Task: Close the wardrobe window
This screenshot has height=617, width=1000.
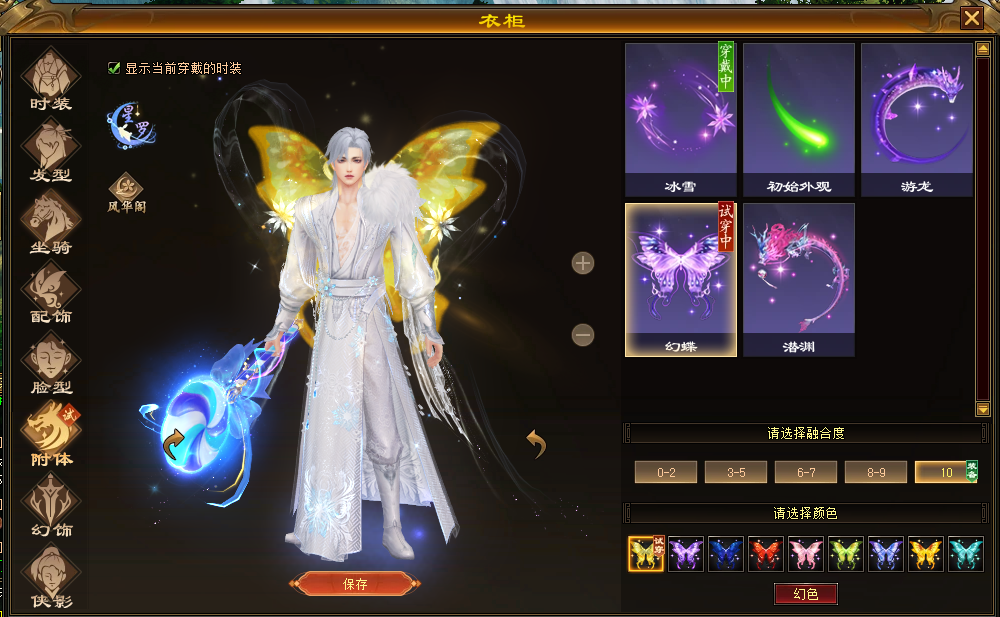Action: pos(971,19)
